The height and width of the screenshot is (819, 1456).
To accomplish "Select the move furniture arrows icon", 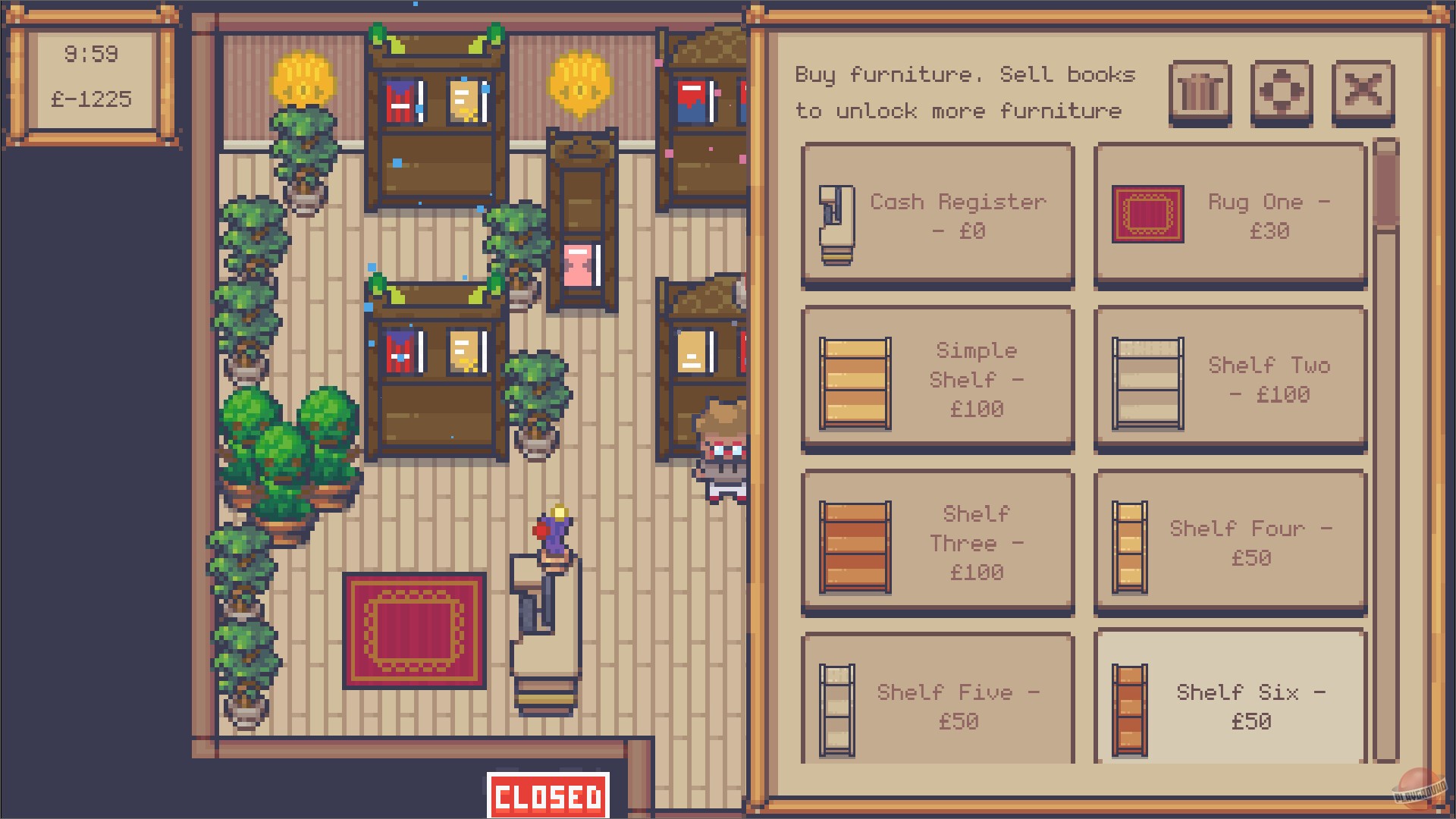I will coord(1282,93).
